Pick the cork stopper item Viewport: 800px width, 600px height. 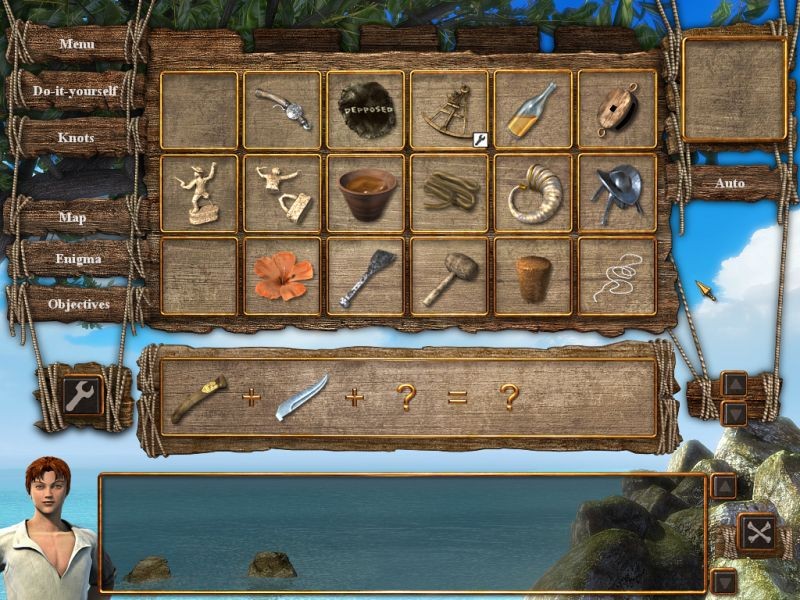[x=532, y=277]
